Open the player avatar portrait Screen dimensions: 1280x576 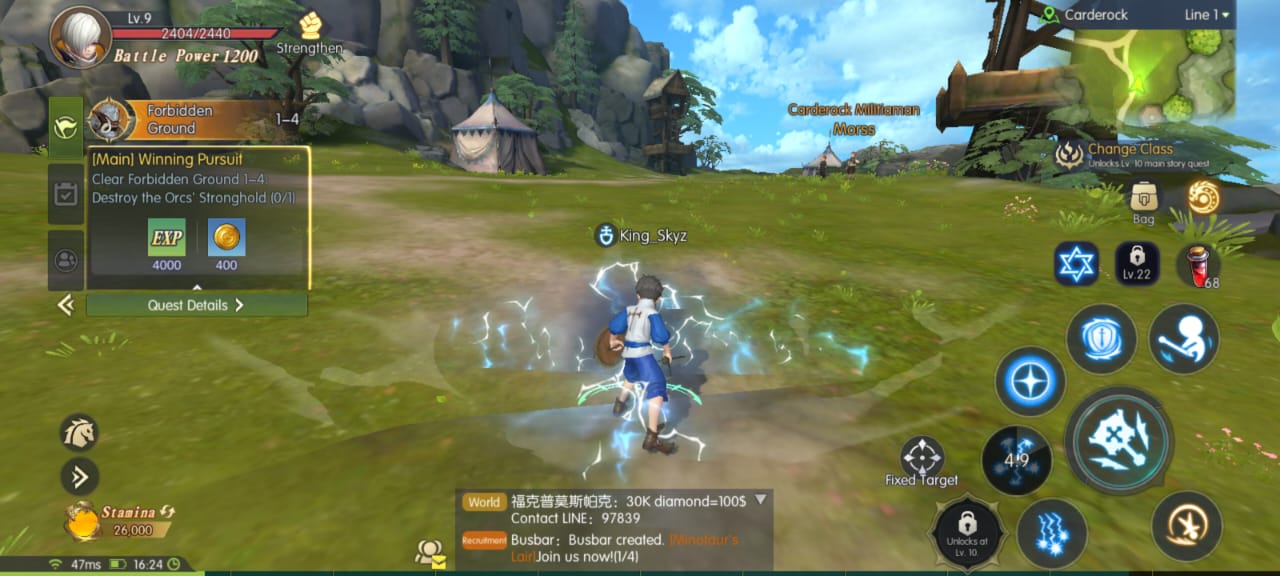click(81, 38)
